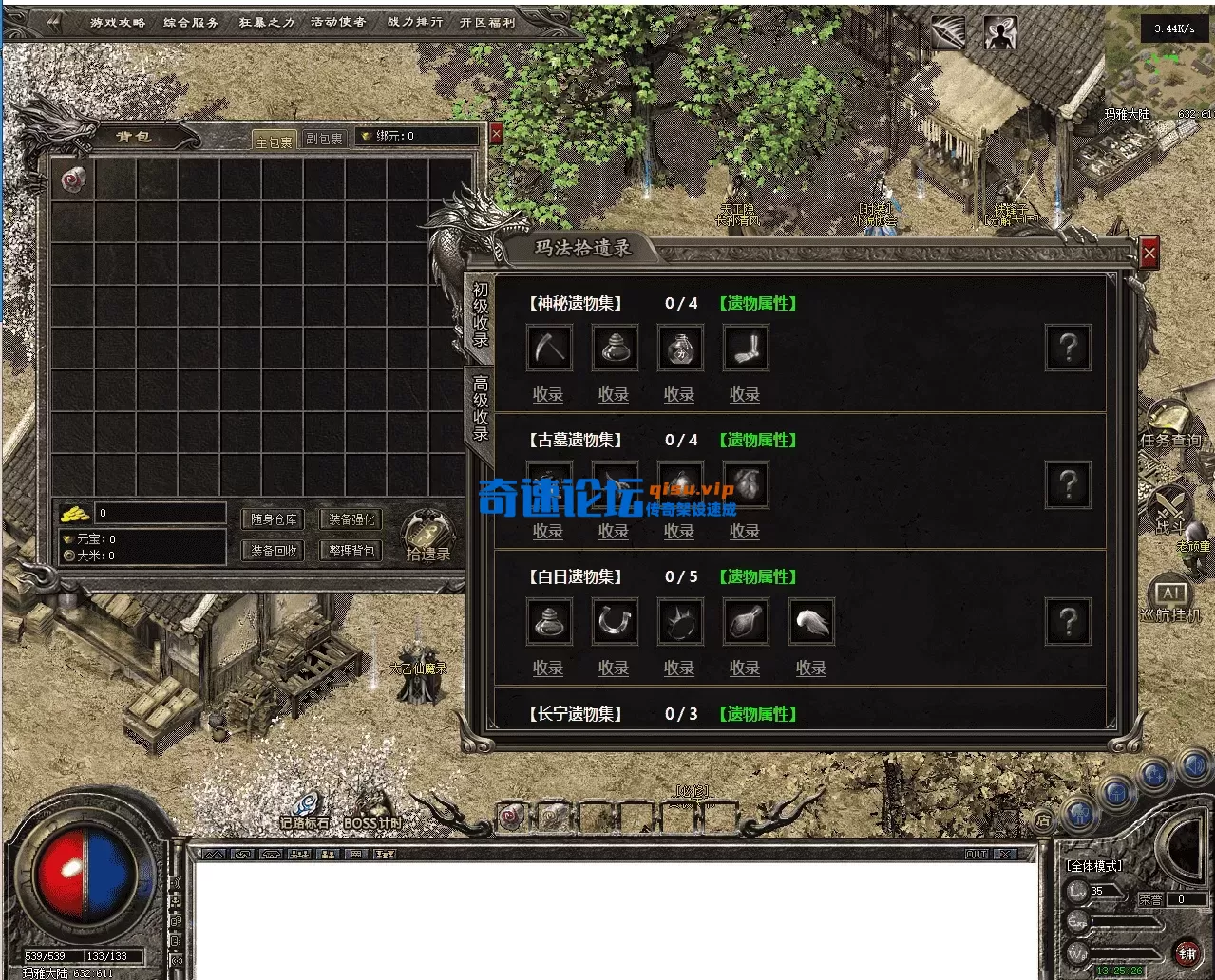Switch to the 高级收录 tab

coord(481,408)
